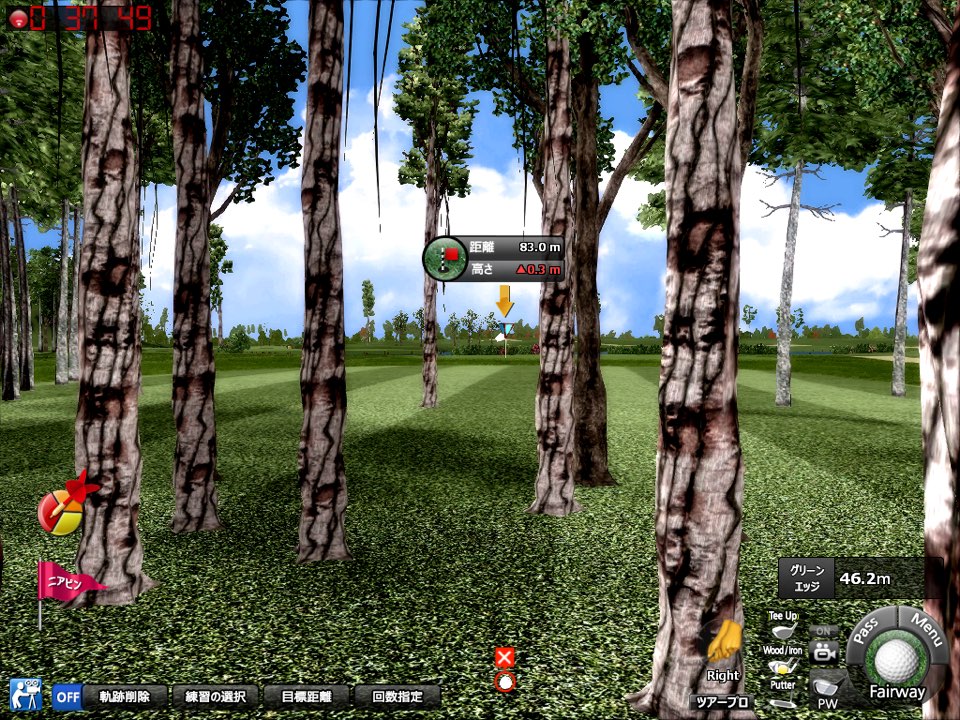Click the ツアープロ difficulty label
960x720 pixels.
pos(723,703)
